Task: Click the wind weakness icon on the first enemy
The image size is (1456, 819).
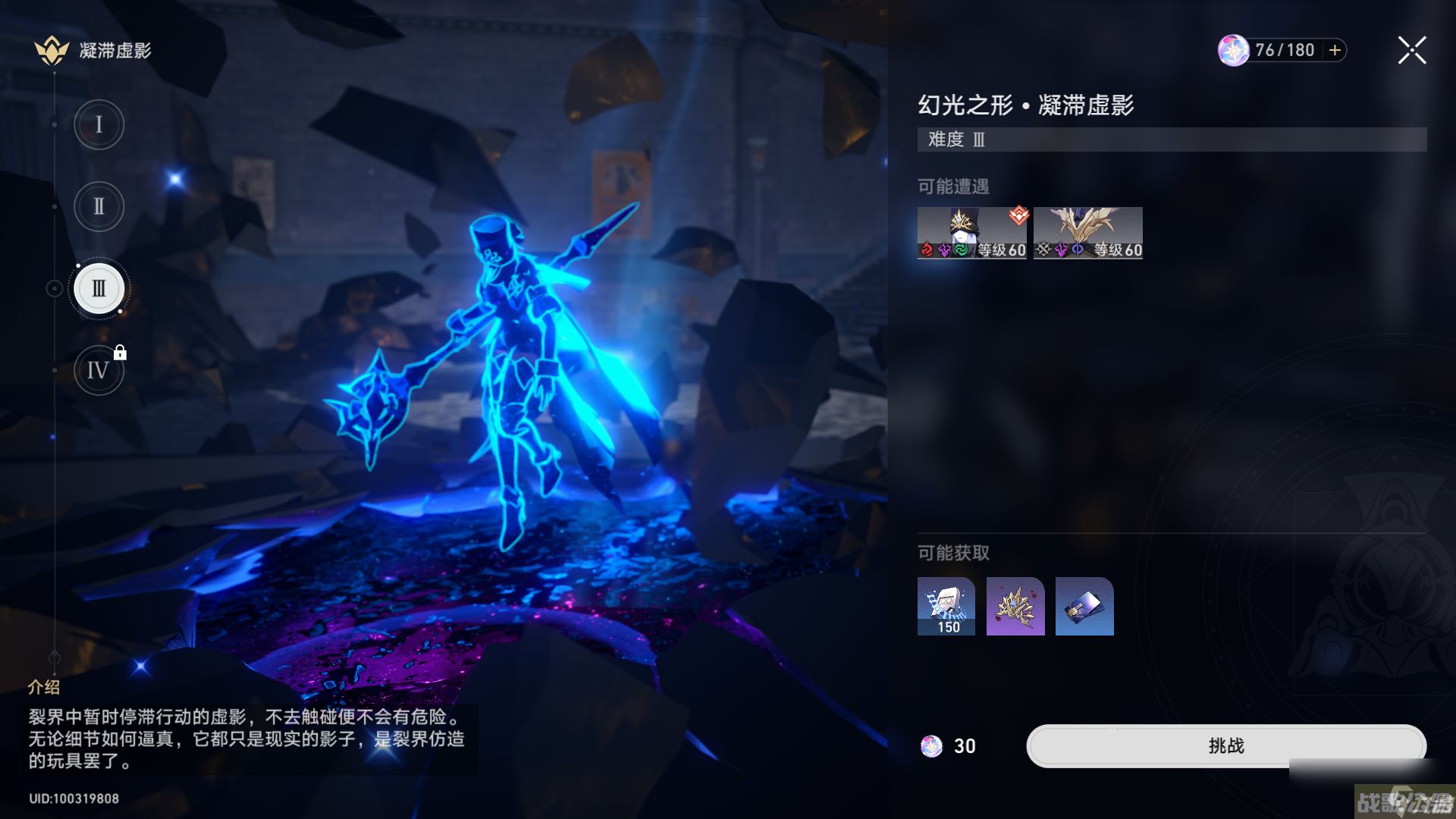Action: tap(960, 251)
